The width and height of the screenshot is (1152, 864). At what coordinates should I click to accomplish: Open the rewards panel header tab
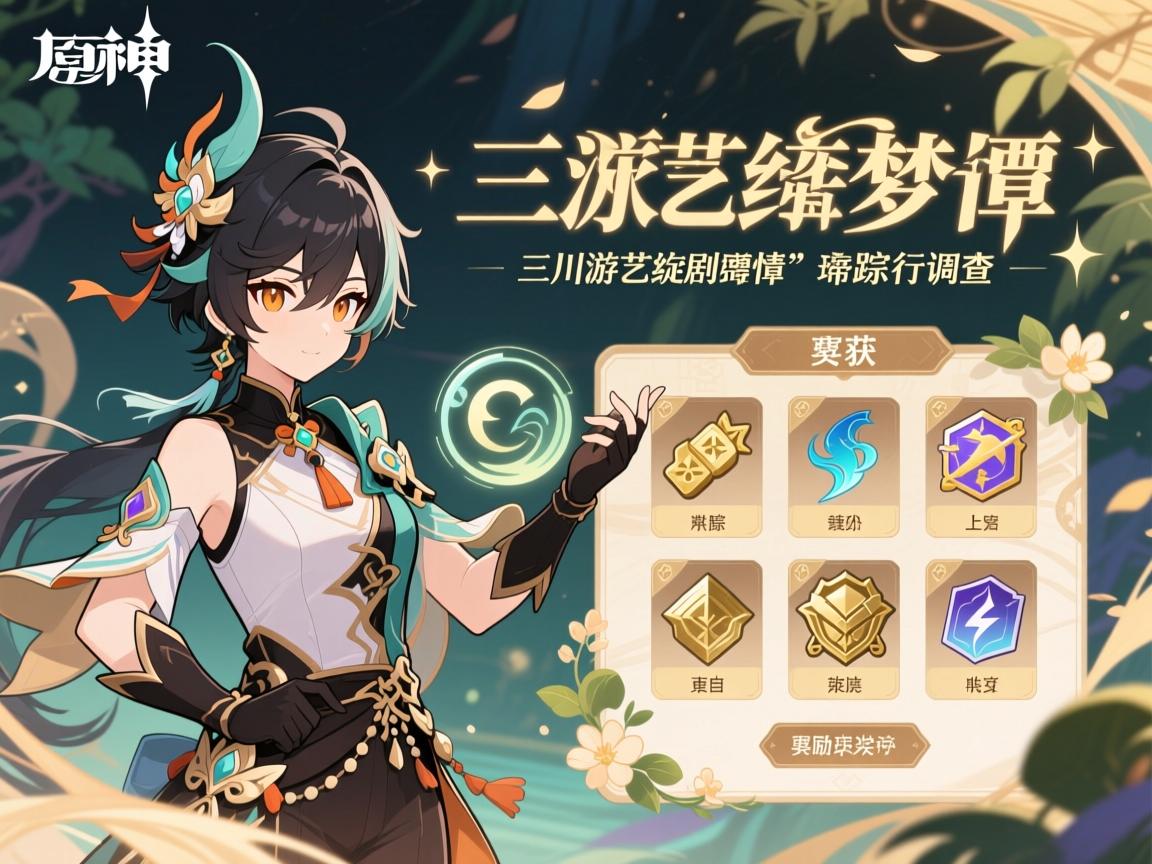click(x=842, y=352)
